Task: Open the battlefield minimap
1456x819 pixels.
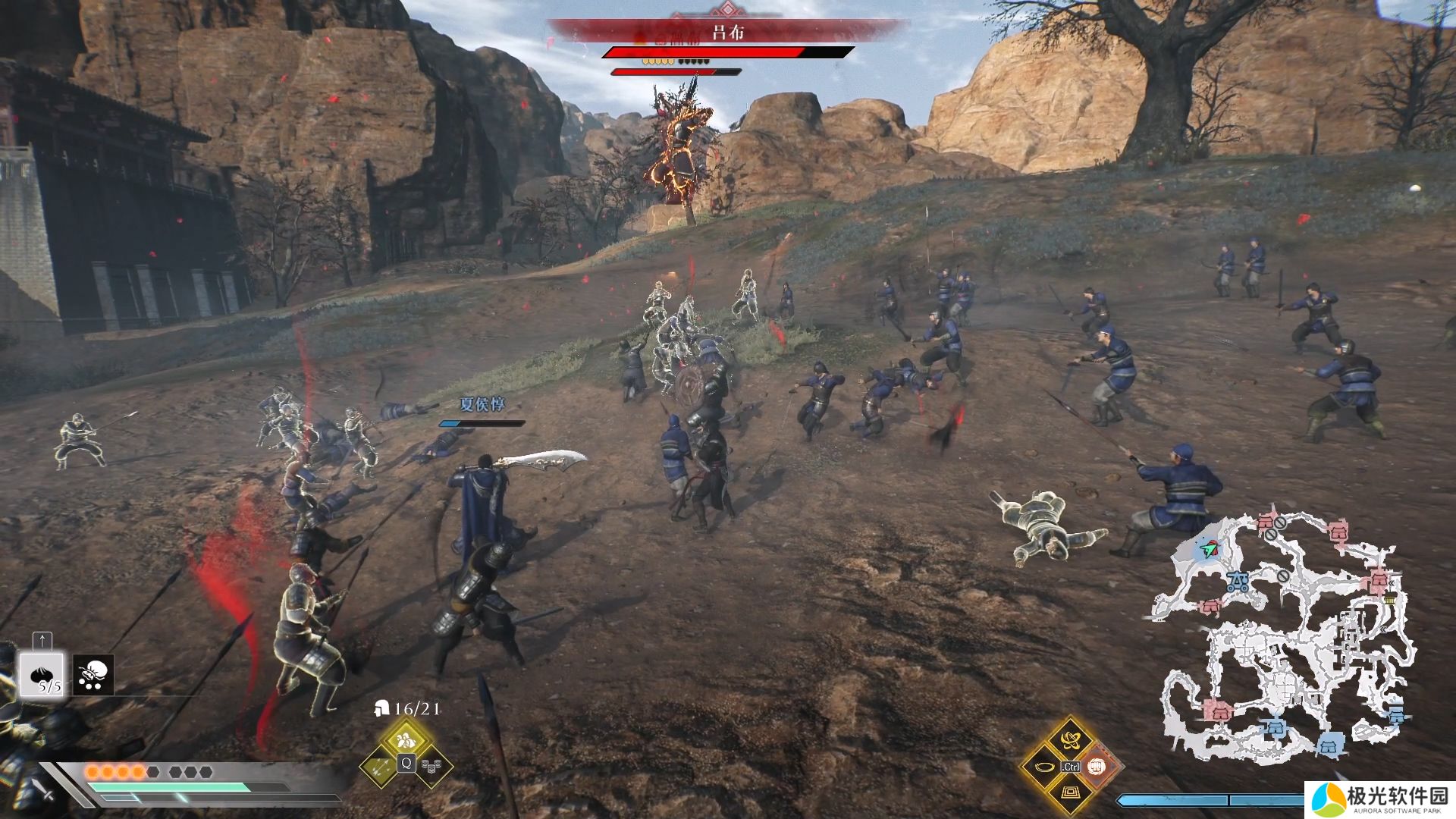Action: click(1283, 637)
